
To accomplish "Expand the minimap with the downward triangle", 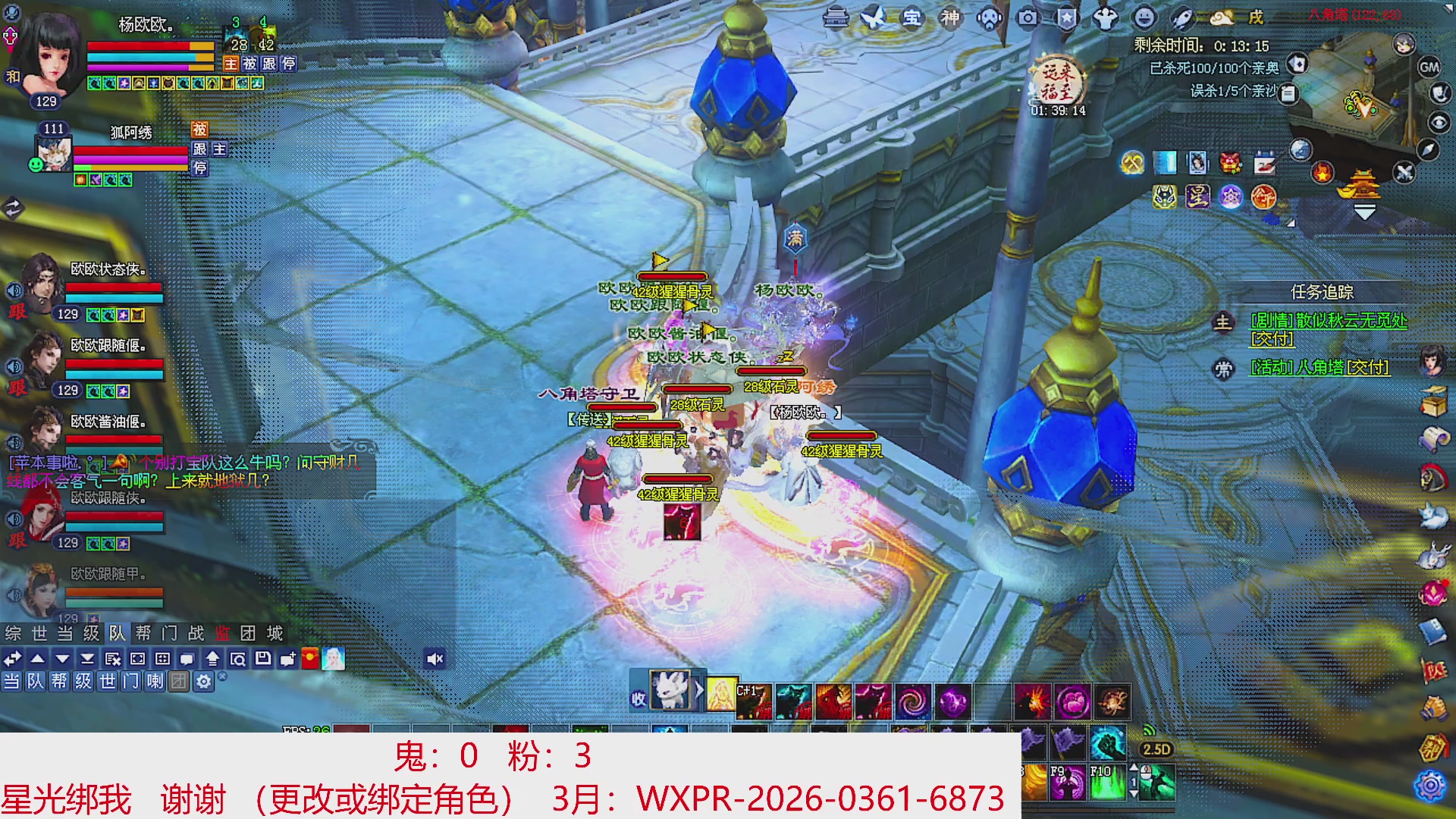I will point(1365,212).
